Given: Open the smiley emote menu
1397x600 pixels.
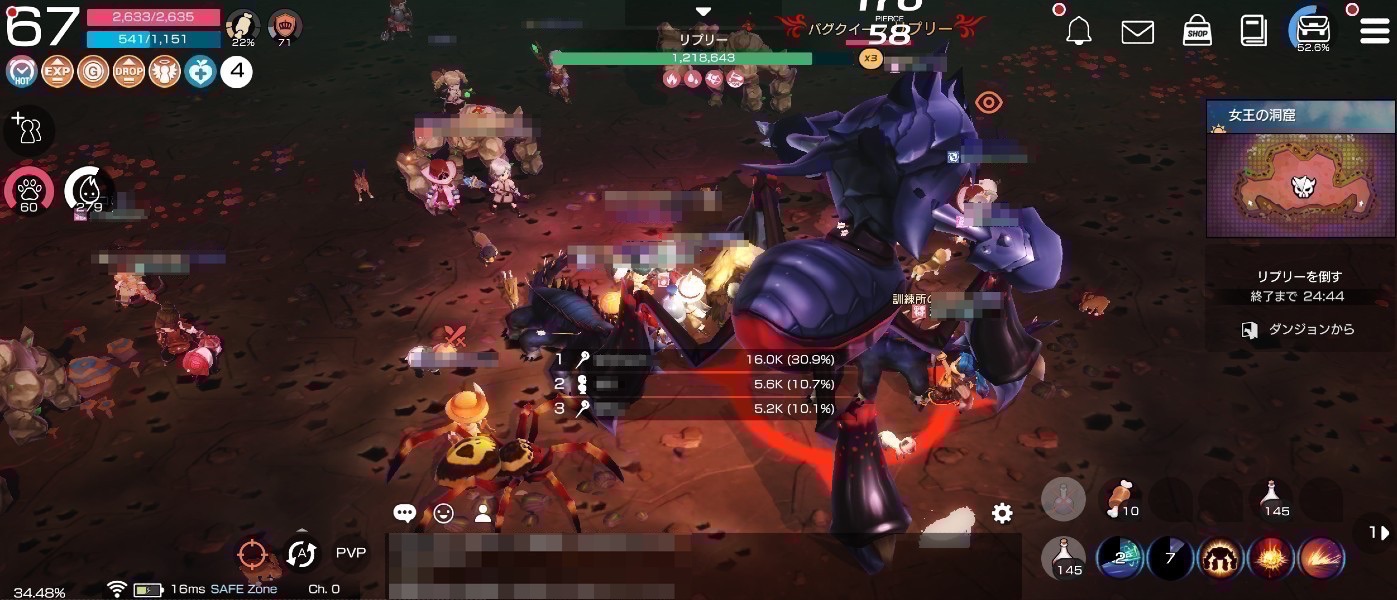Looking at the screenshot, I should 444,514.
